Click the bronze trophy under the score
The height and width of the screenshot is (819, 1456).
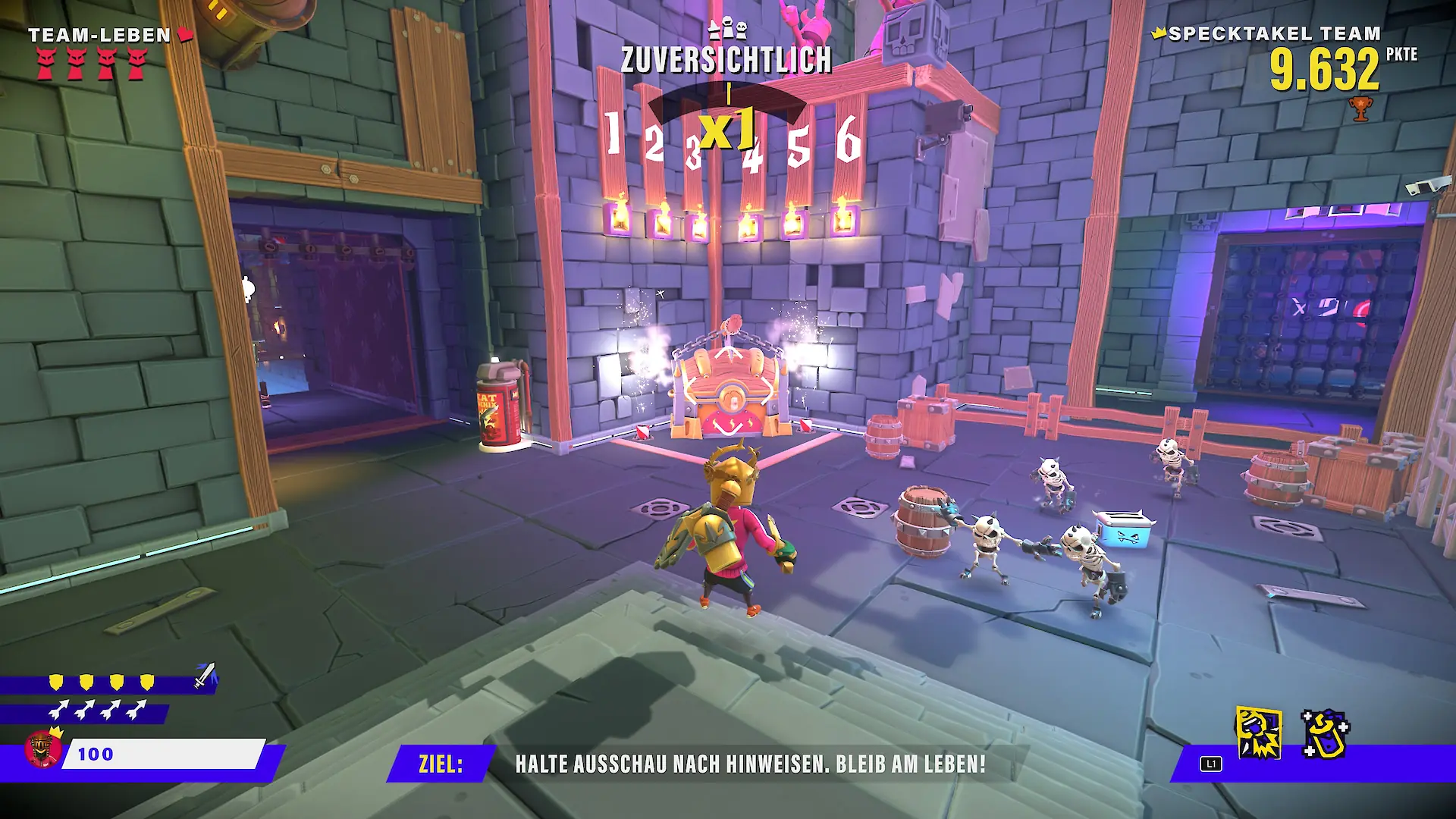click(x=1360, y=110)
